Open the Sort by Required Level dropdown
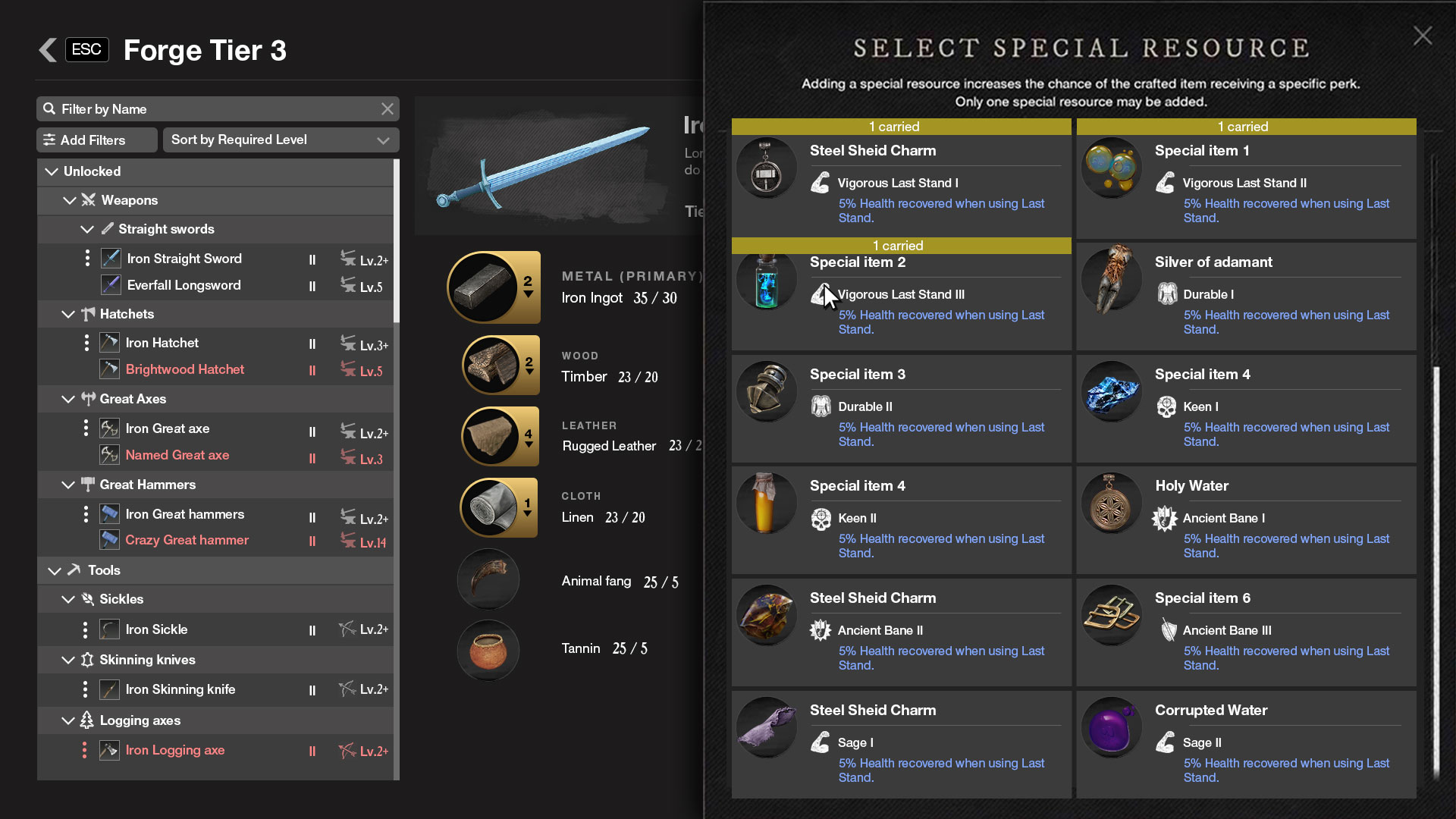The image size is (1456, 819). pyautogui.click(x=281, y=140)
